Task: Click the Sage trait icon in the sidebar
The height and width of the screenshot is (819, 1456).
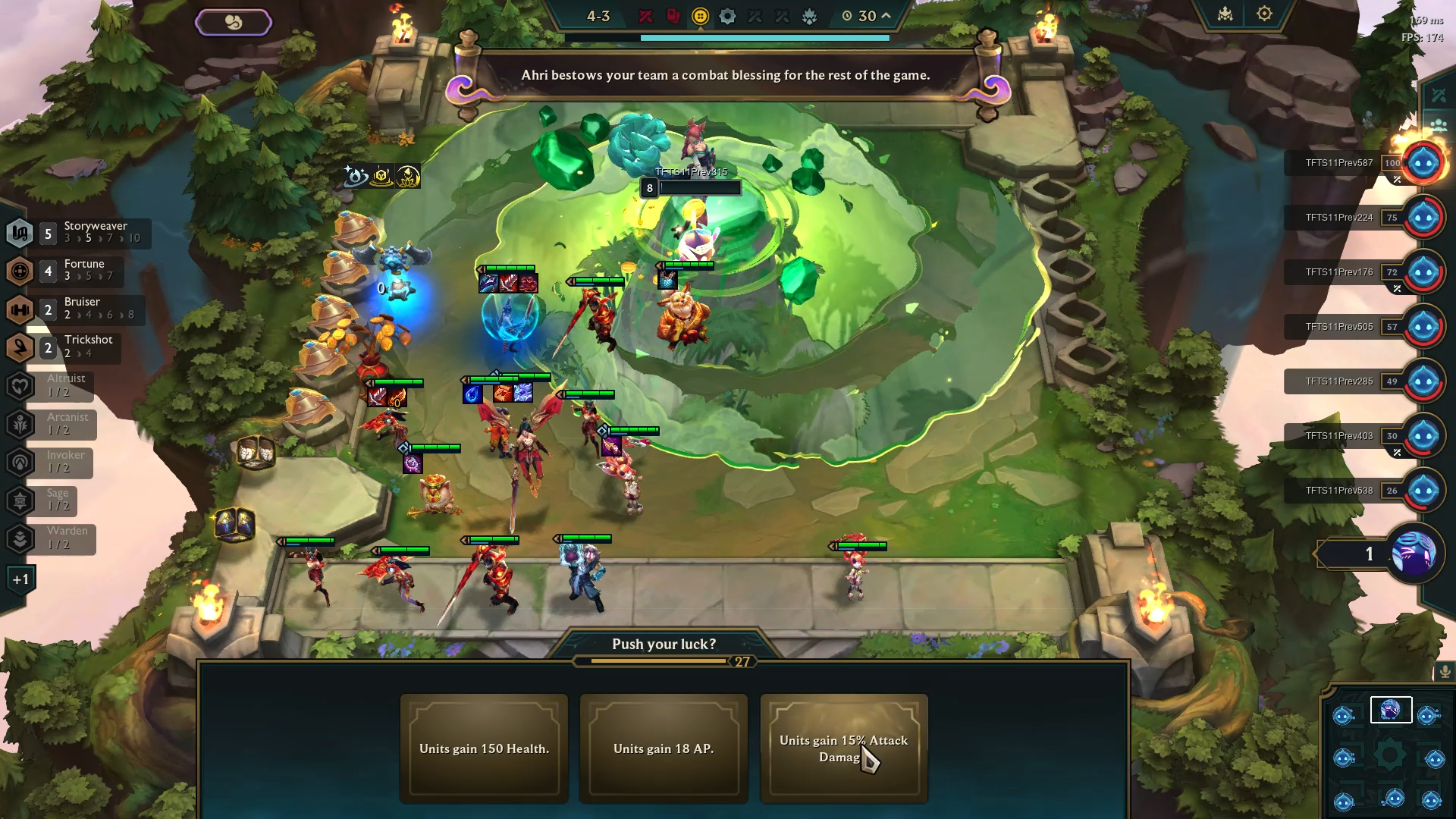Action: 20,501
